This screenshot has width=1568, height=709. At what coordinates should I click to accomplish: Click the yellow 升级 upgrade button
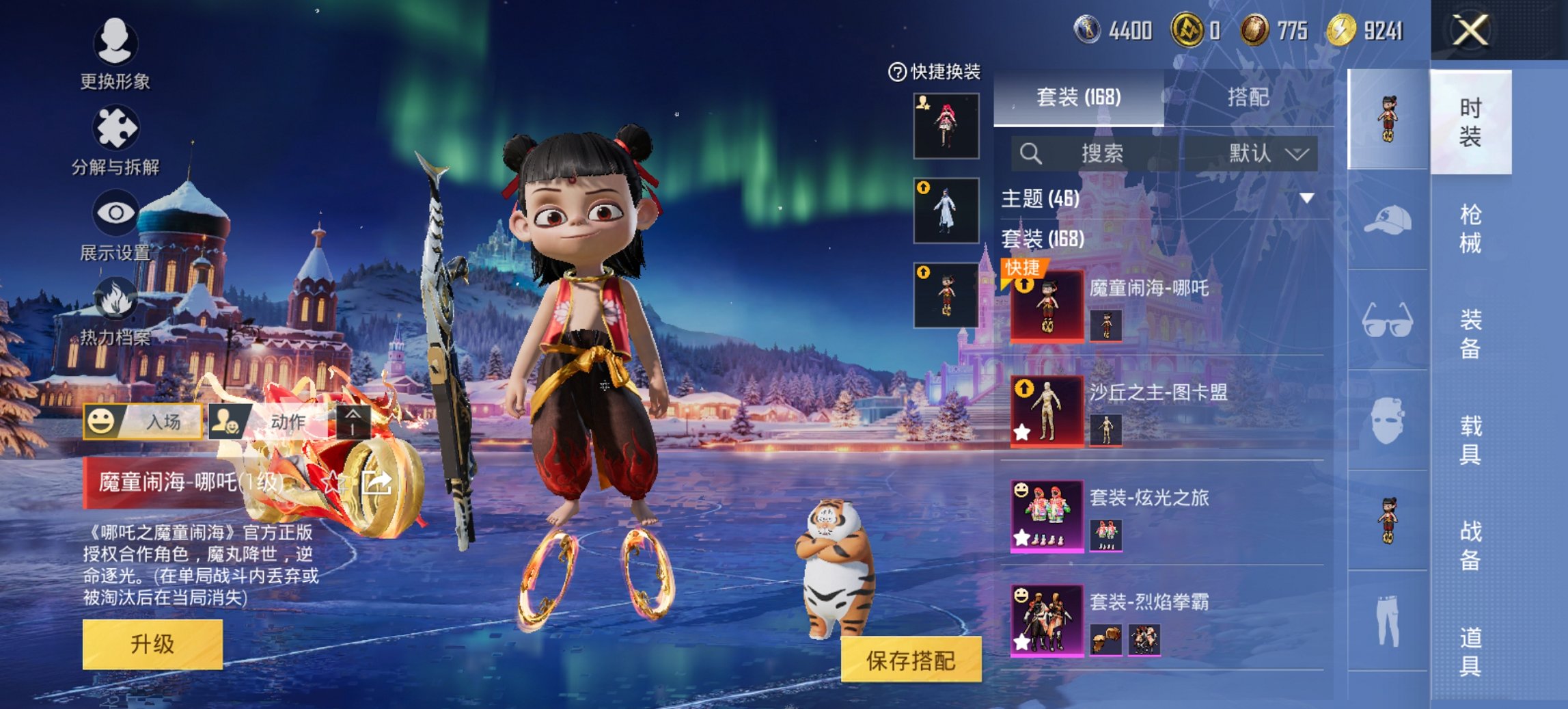[152, 644]
